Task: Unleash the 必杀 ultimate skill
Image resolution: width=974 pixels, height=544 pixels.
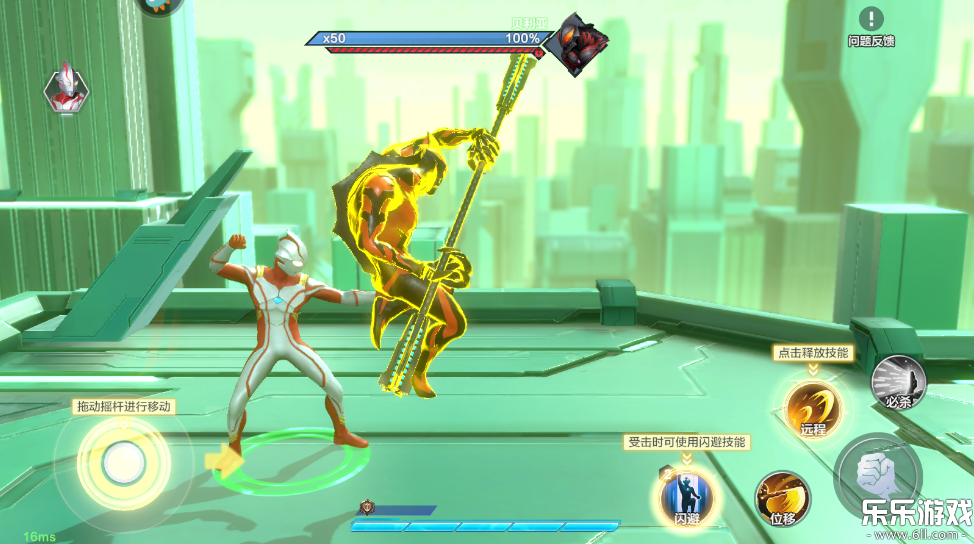Action: (897, 382)
